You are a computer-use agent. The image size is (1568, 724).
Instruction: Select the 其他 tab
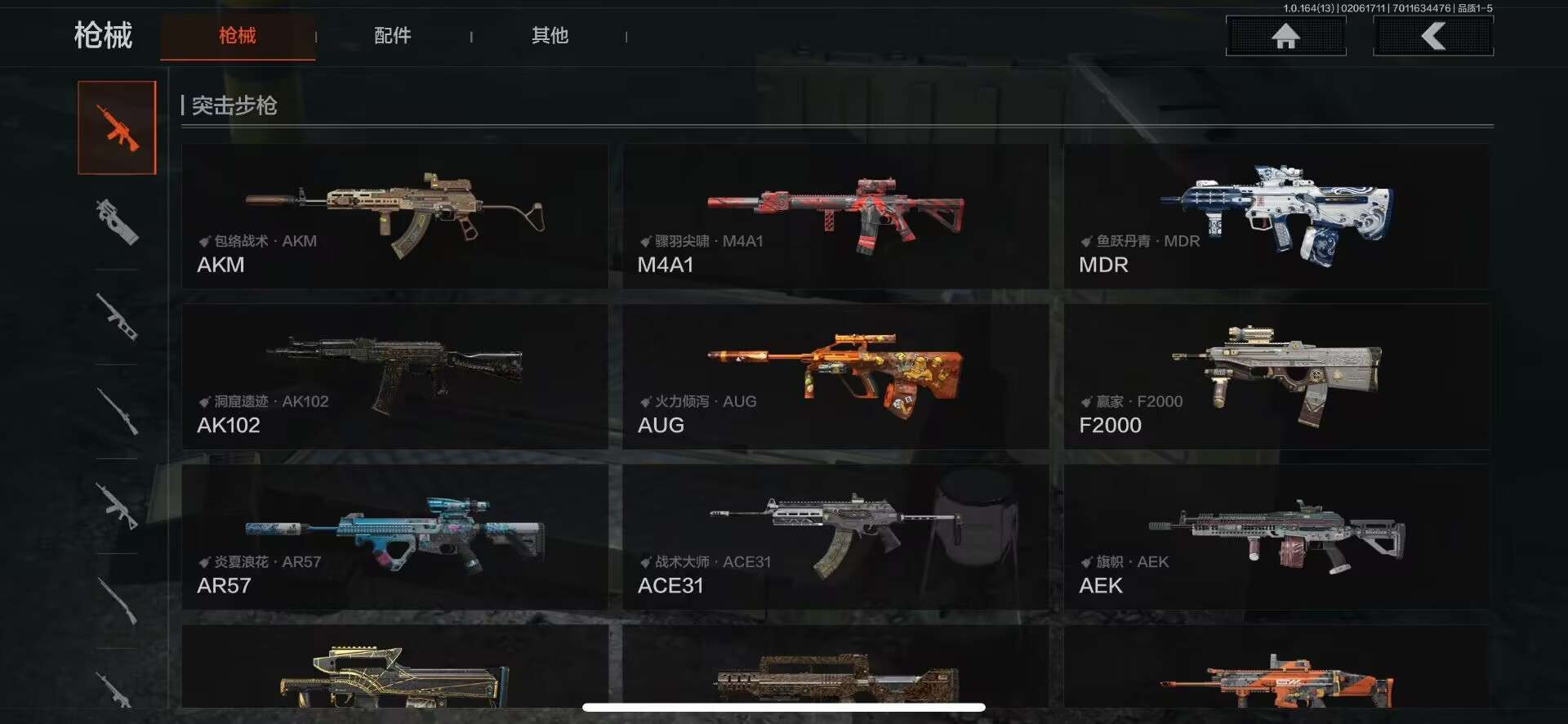550,36
